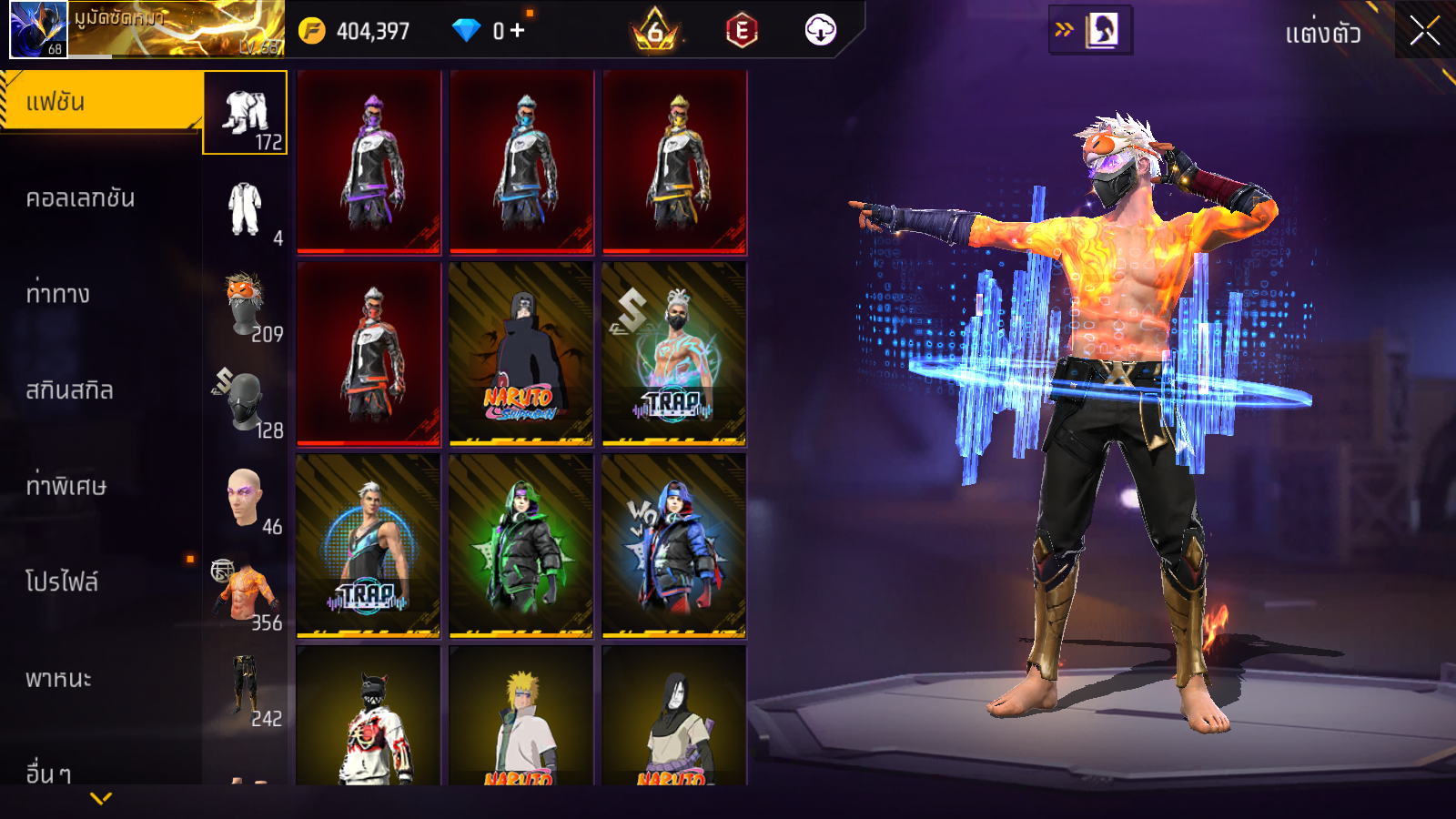The image size is (1456, 819).
Task: Select the แฟชั่น category tab
Action: [x=100, y=102]
